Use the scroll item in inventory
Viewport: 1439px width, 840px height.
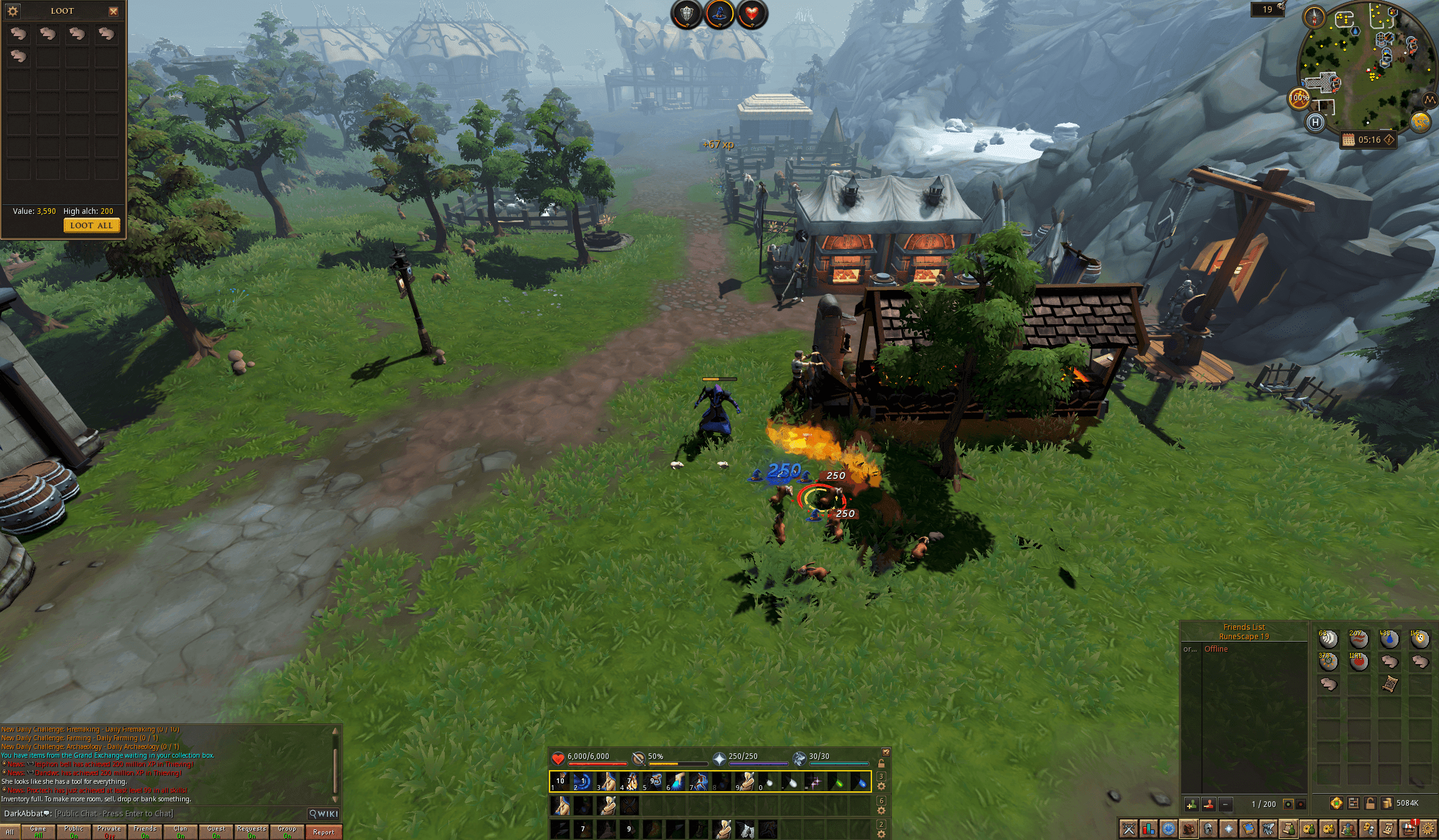1389,684
